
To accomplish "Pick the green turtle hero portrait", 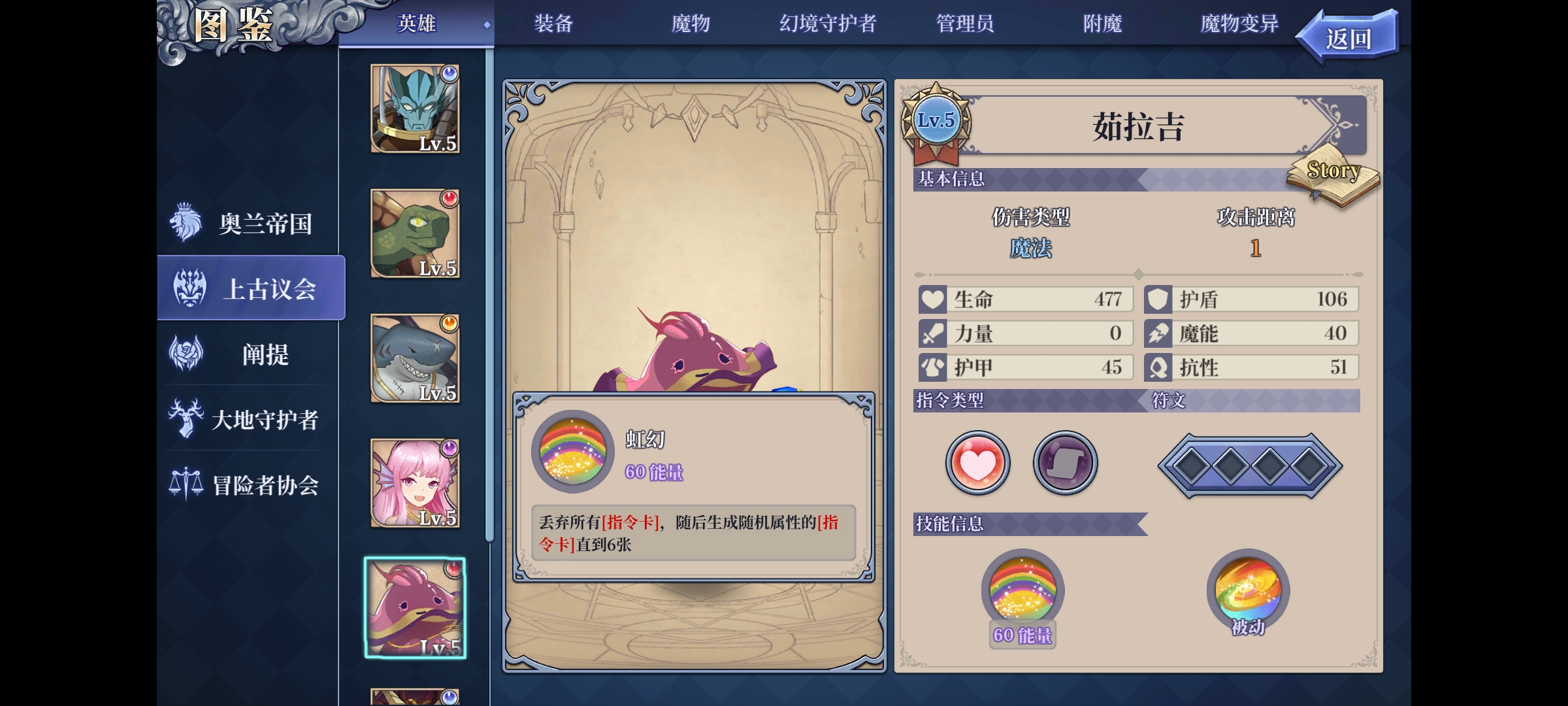I will pyautogui.click(x=415, y=233).
